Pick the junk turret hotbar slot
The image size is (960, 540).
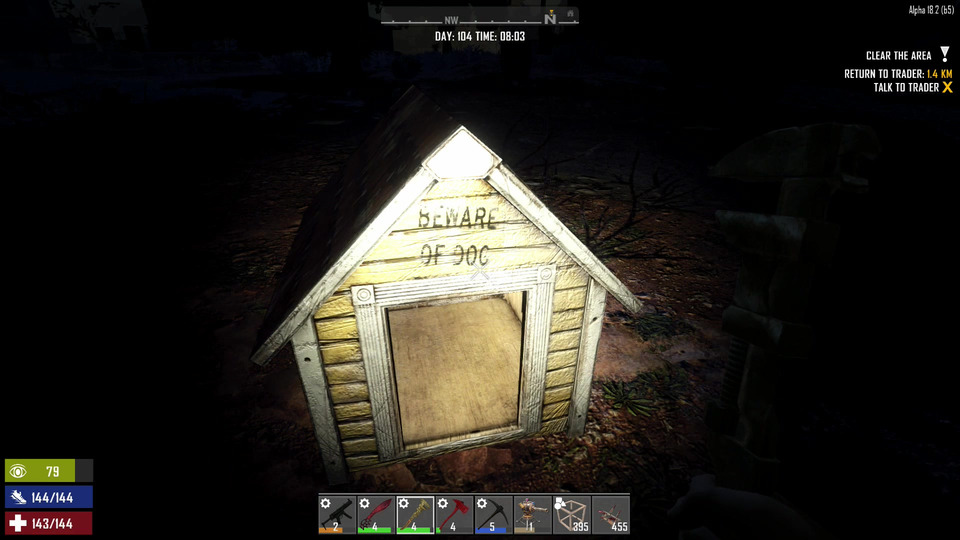tap(532, 515)
